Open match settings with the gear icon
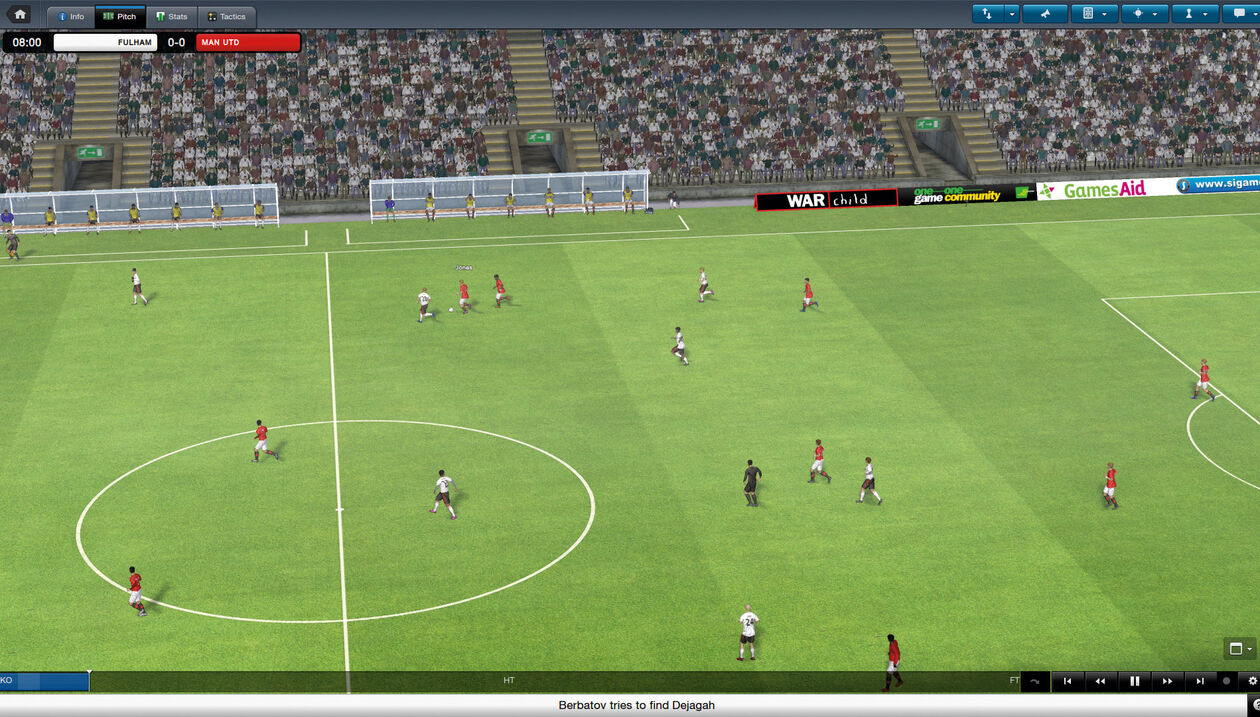This screenshot has width=1260, height=717. click(x=1252, y=681)
